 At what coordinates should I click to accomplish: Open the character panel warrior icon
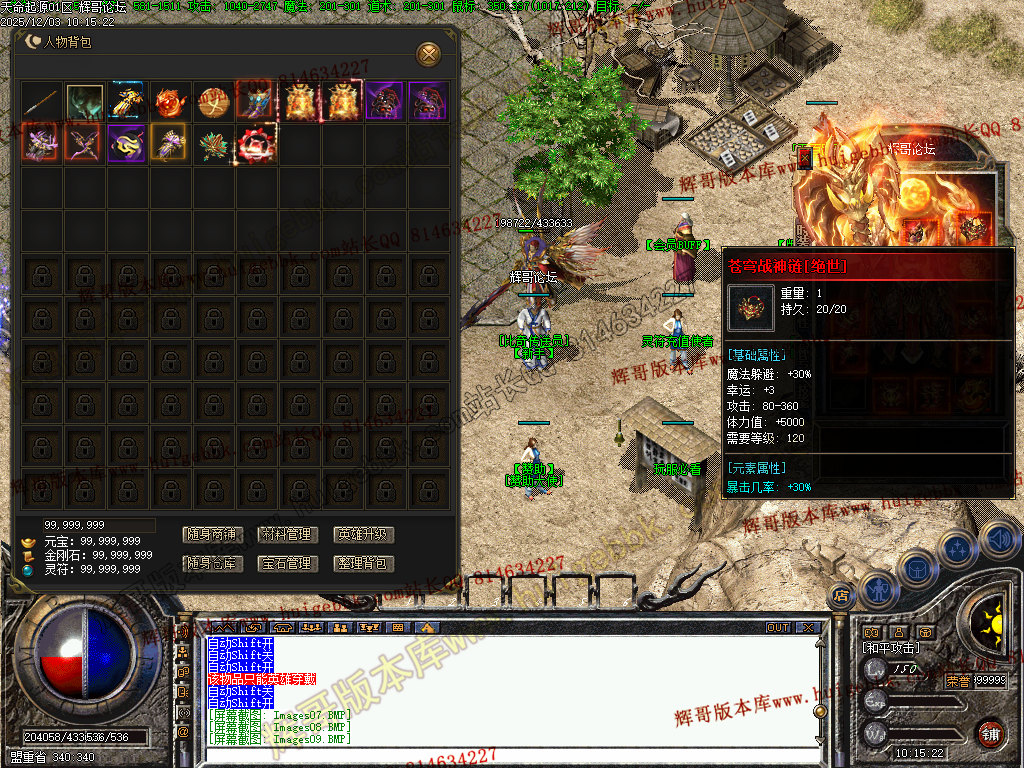click(x=877, y=588)
